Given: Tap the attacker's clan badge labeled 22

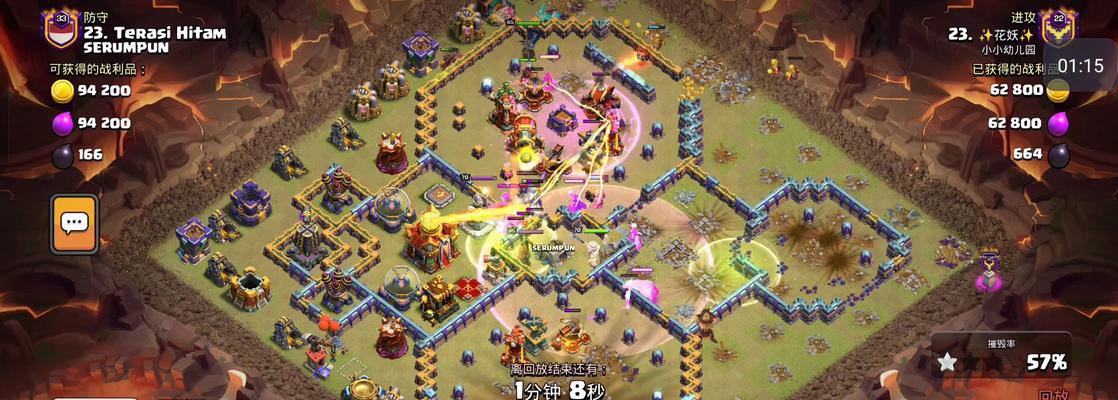Looking at the screenshot, I should point(1059,29).
